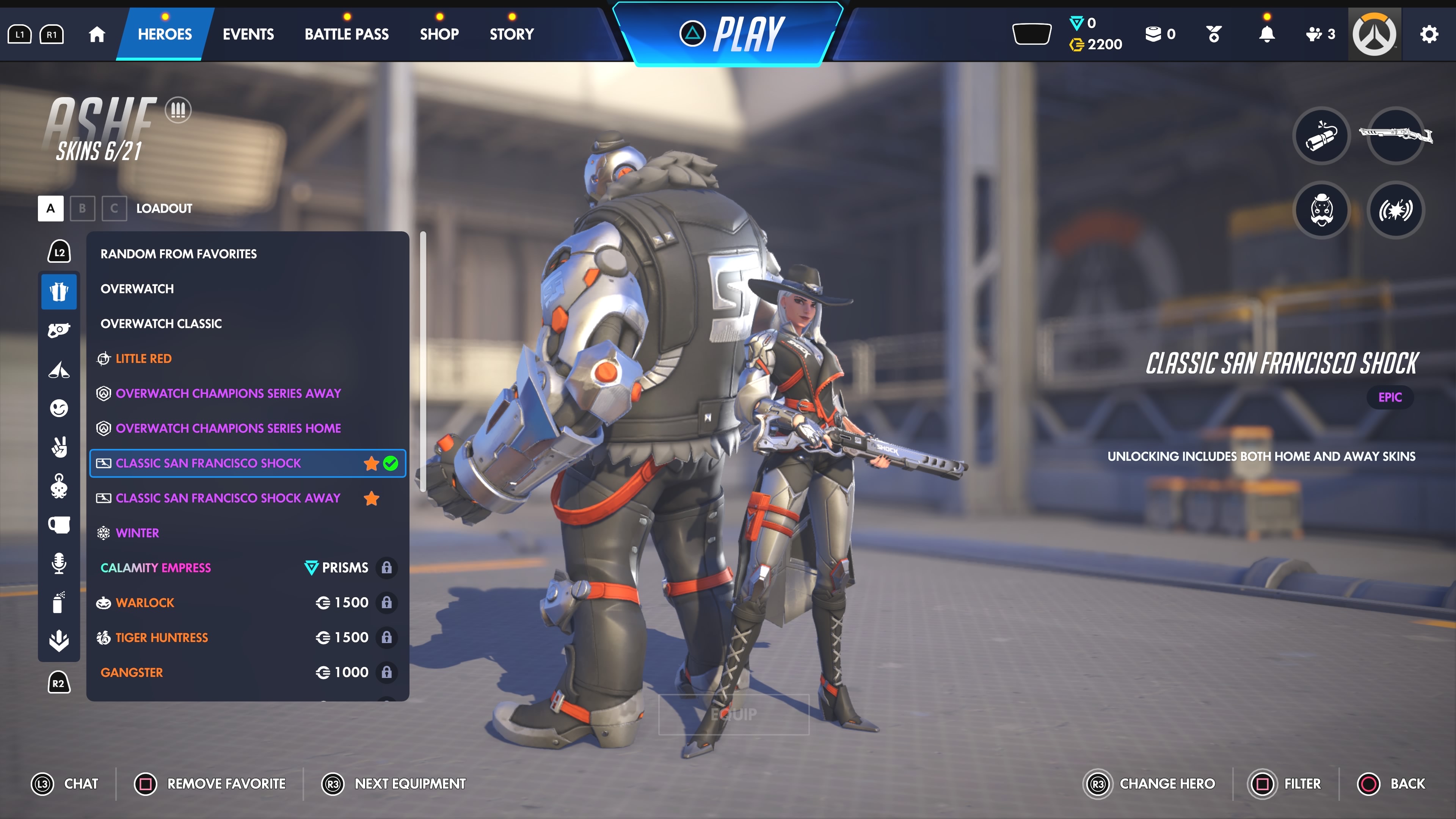Image resolution: width=1456 pixels, height=819 pixels.
Task: Pick the Little Red skin
Action: point(144,358)
